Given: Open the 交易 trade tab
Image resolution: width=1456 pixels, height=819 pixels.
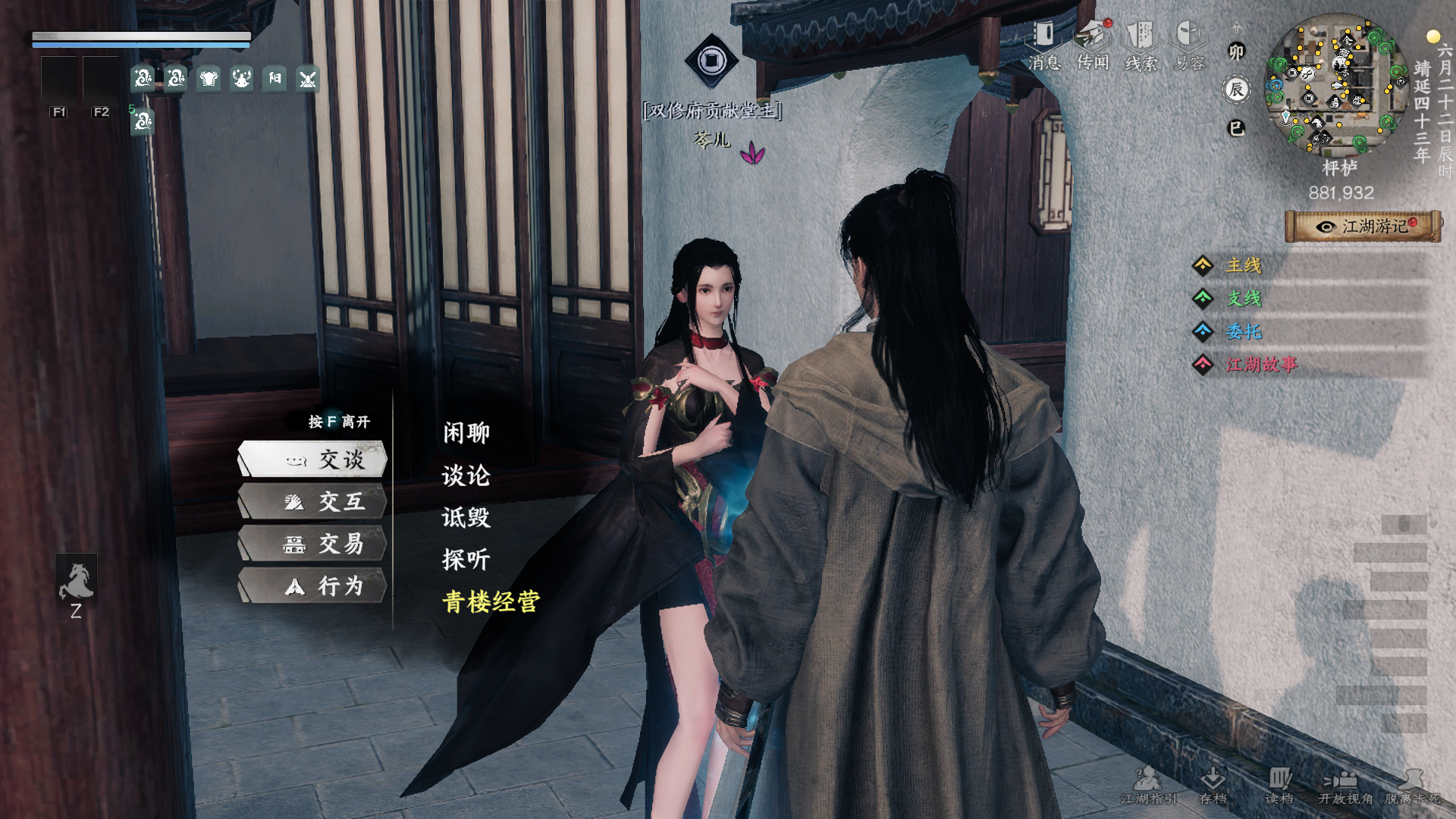Looking at the screenshot, I should tap(313, 544).
